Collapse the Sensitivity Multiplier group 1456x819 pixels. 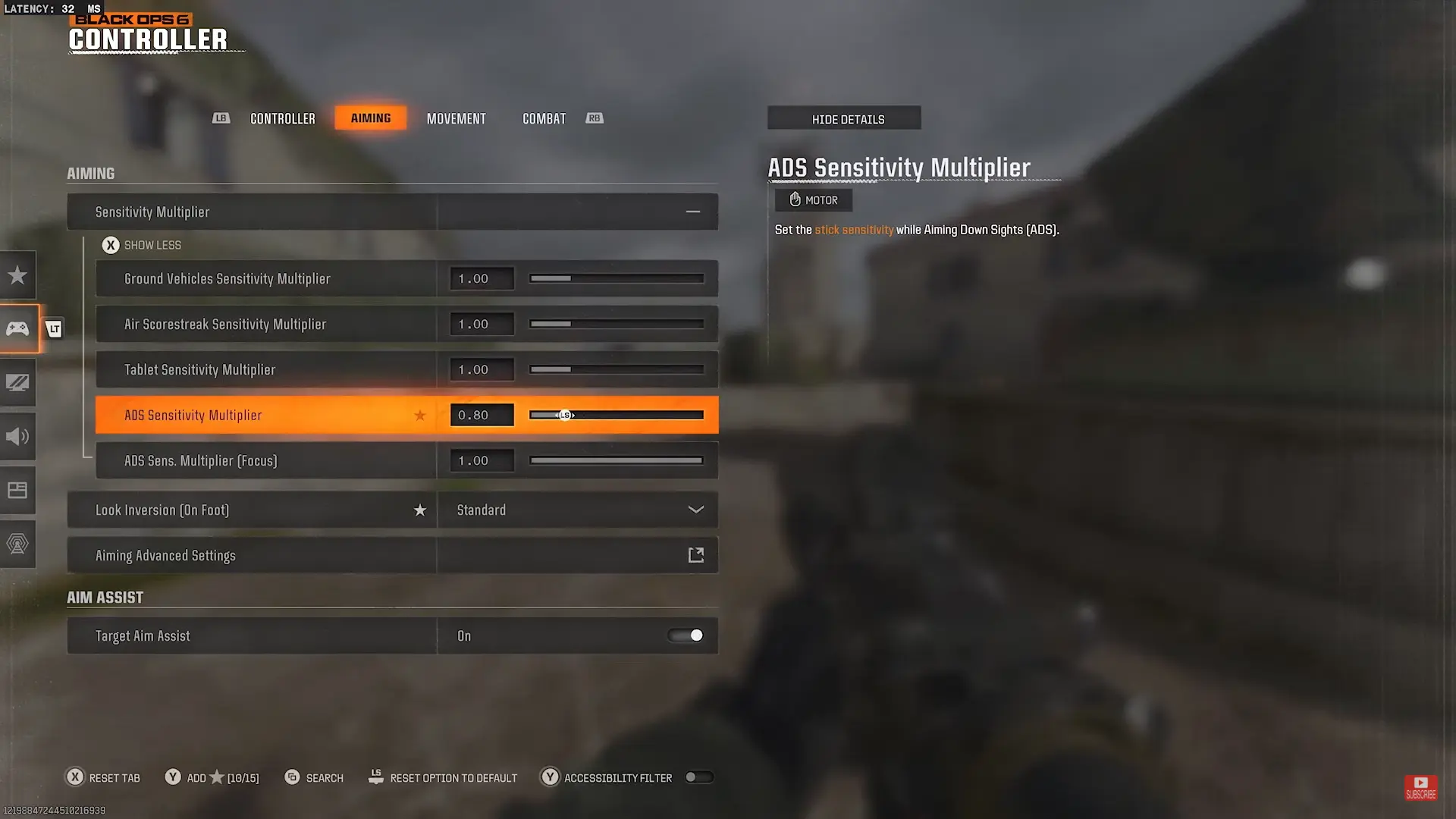692,212
